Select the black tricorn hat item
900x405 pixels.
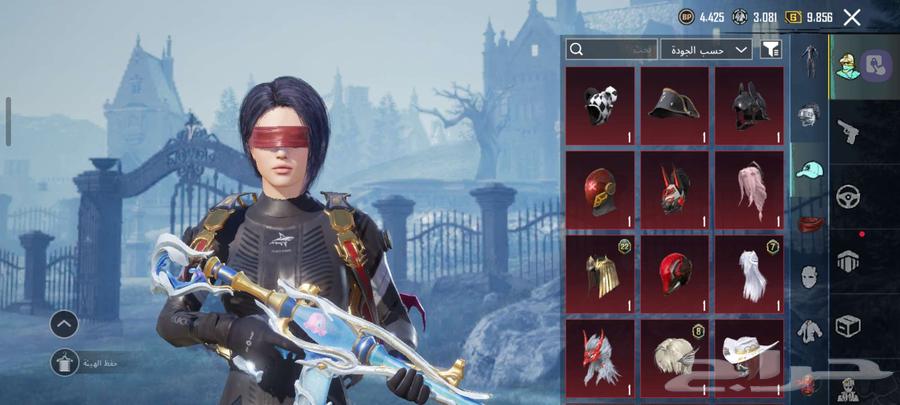tap(675, 102)
